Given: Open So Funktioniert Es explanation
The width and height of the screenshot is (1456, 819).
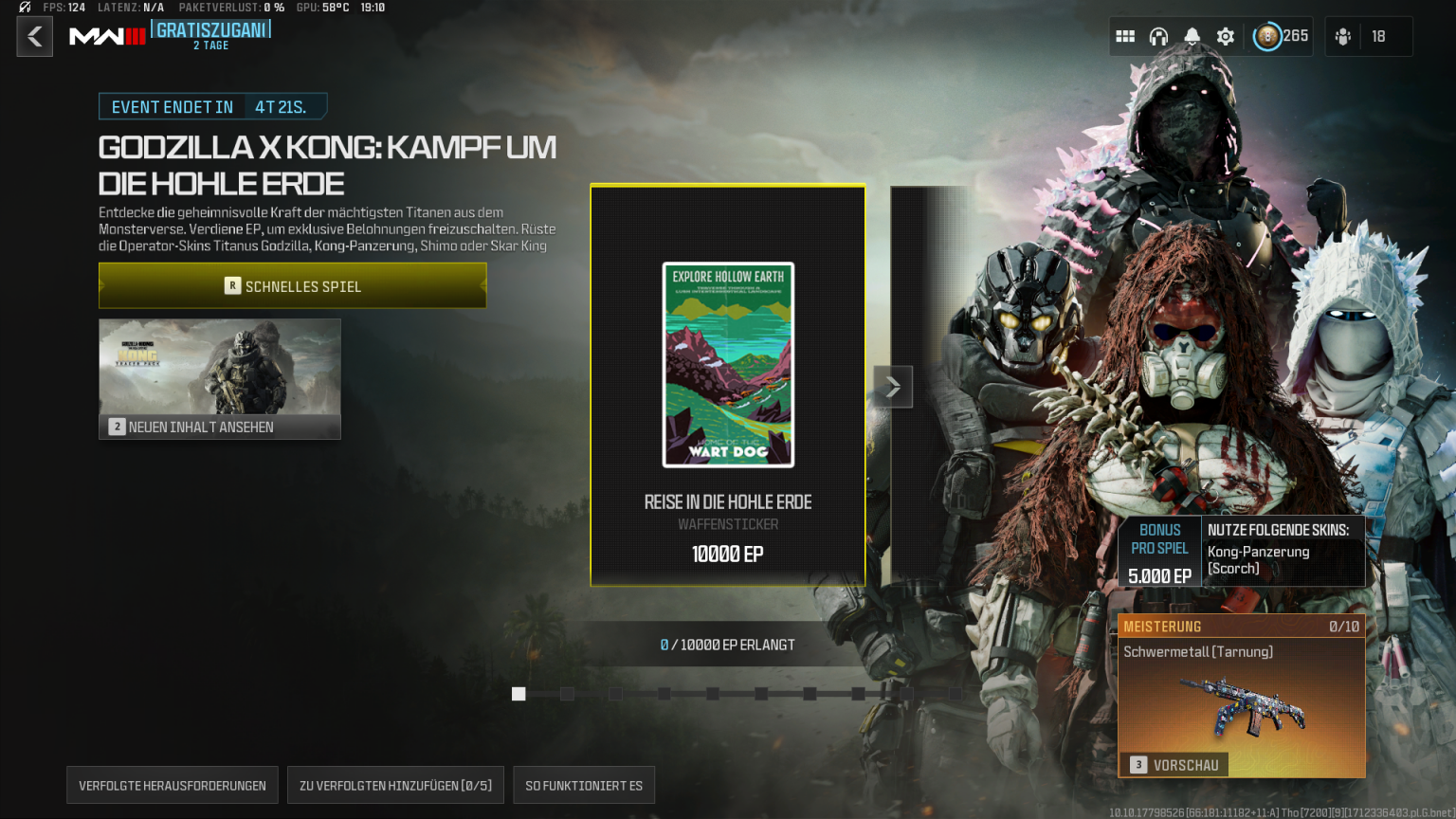Looking at the screenshot, I should click(x=584, y=785).
